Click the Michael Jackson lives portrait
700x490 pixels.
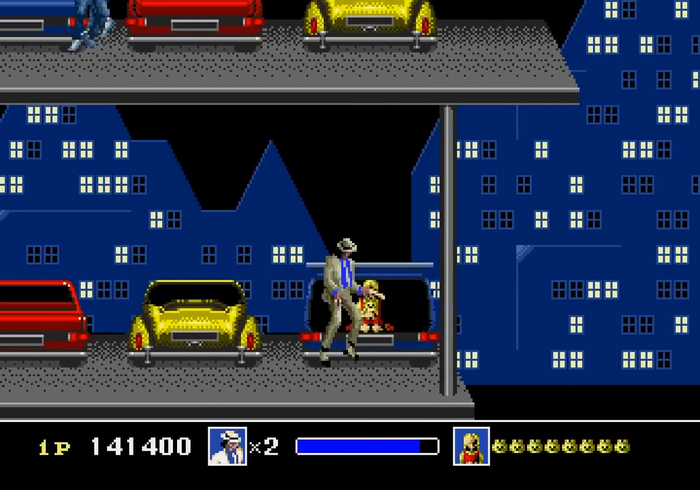tap(227, 446)
